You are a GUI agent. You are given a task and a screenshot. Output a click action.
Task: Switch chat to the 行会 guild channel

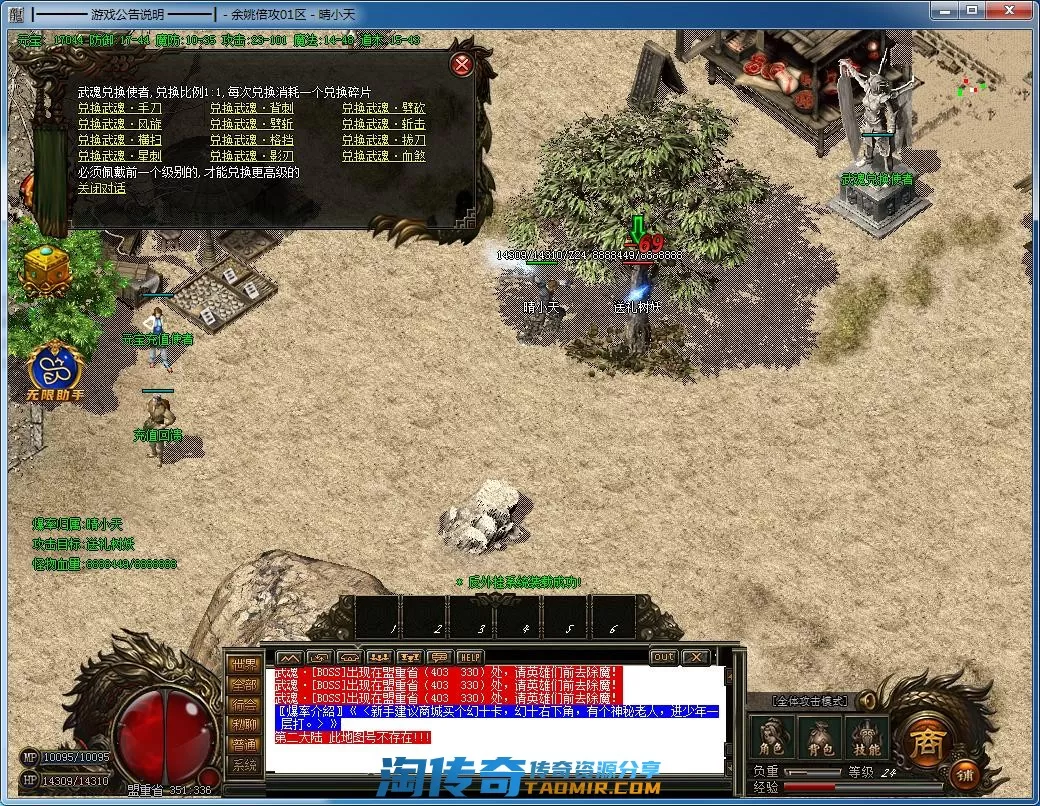(243, 705)
